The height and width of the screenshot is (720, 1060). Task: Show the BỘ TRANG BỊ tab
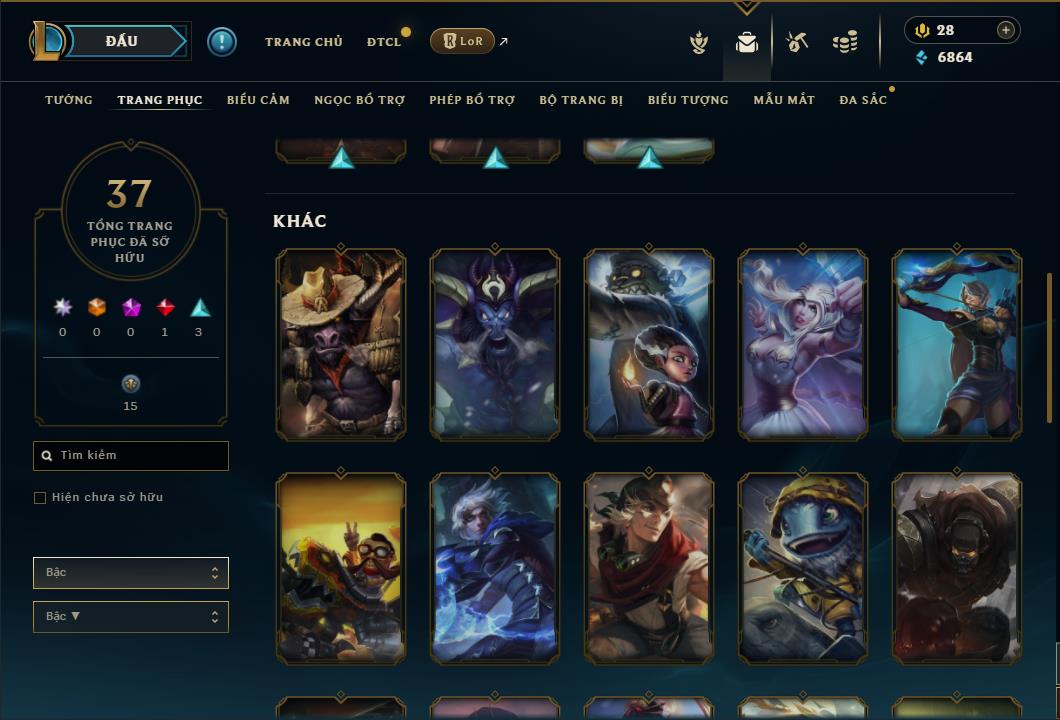[581, 100]
